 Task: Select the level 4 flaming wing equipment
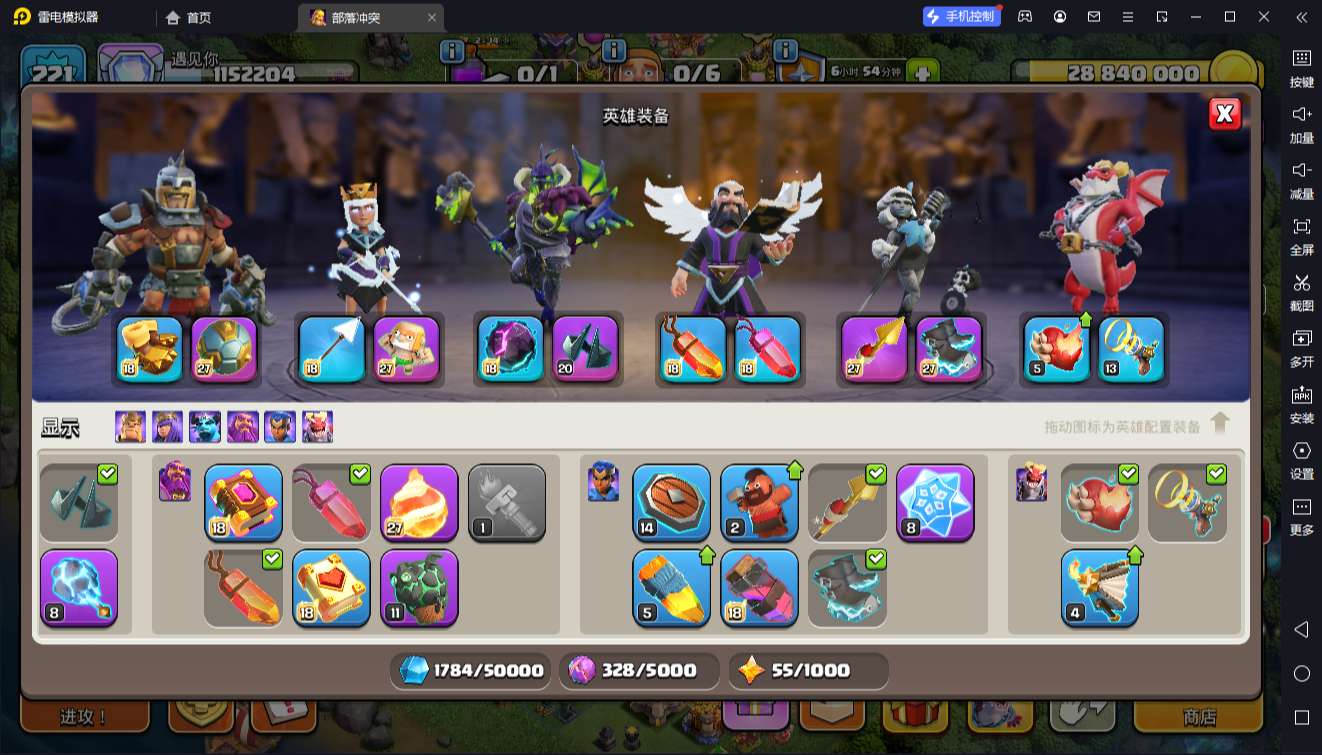[x=1099, y=587]
